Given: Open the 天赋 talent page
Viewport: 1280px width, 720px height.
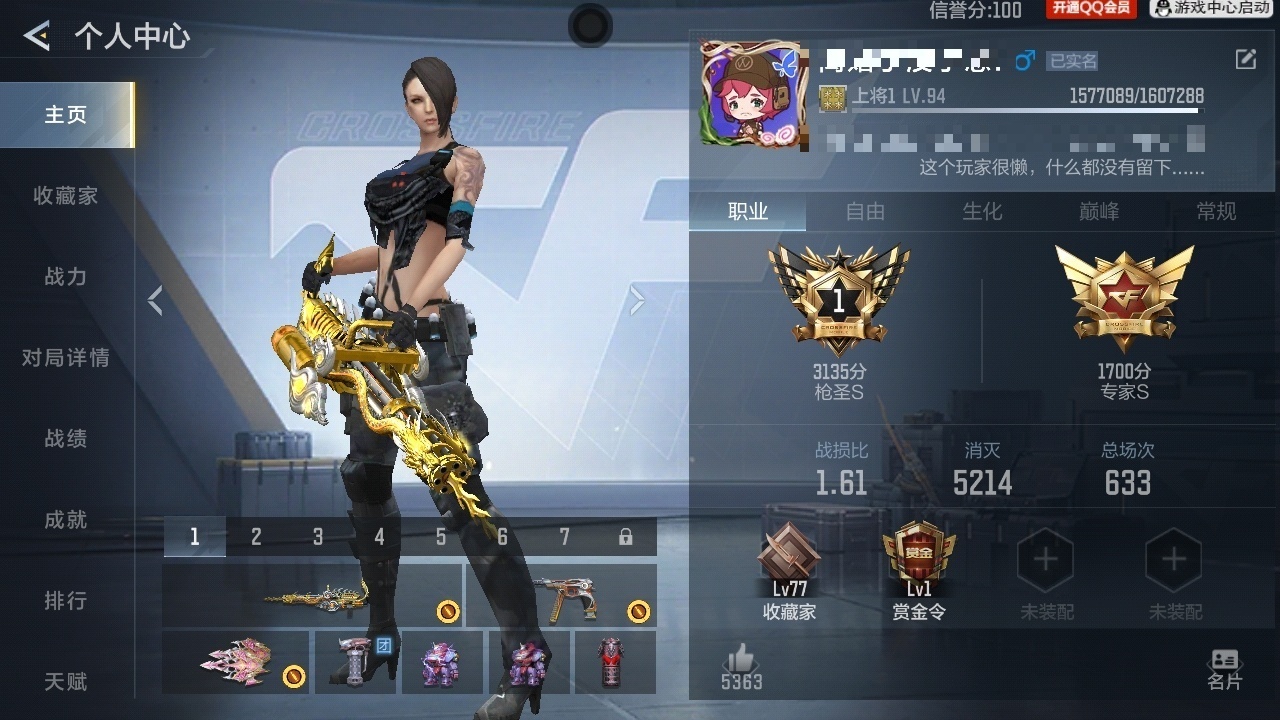Looking at the screenshot, I should pyautogui.click(x=66, y=682).
